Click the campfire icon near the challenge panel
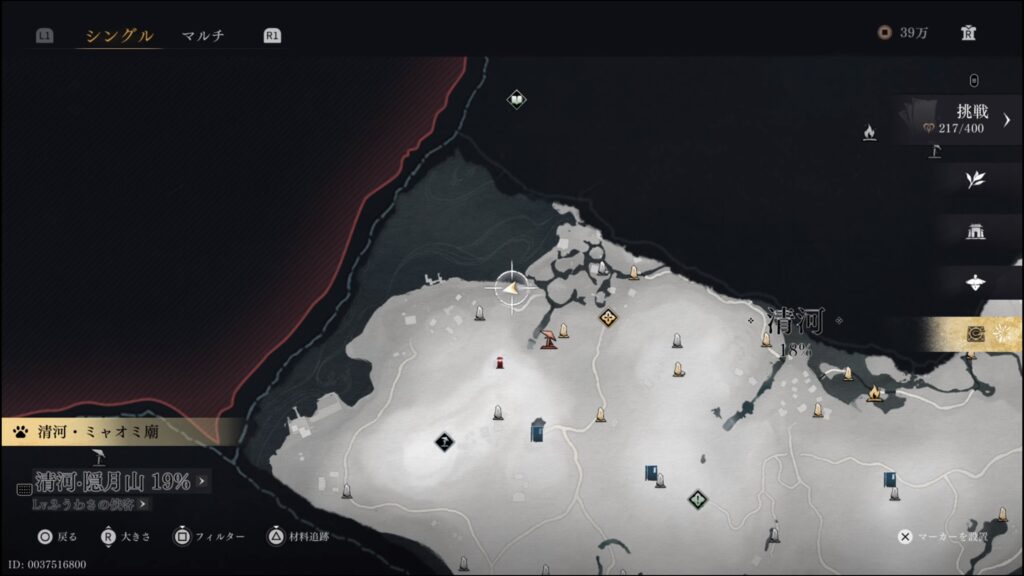Screen dimensions: 1024x576 point(869,132)
